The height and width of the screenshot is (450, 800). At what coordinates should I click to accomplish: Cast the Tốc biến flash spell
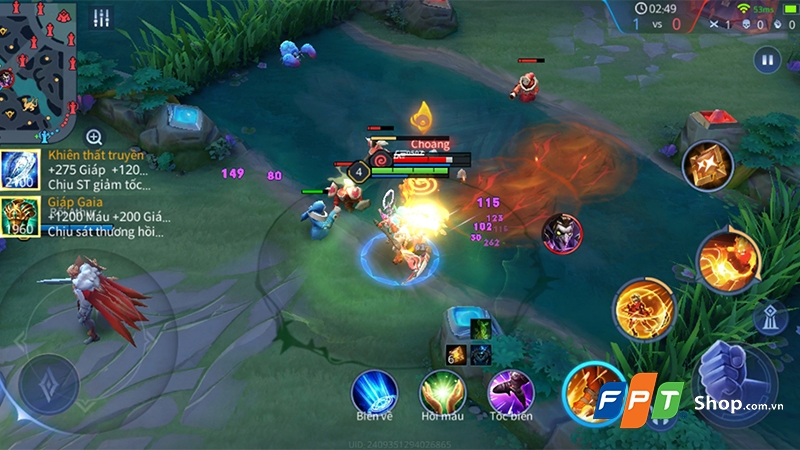510,391
